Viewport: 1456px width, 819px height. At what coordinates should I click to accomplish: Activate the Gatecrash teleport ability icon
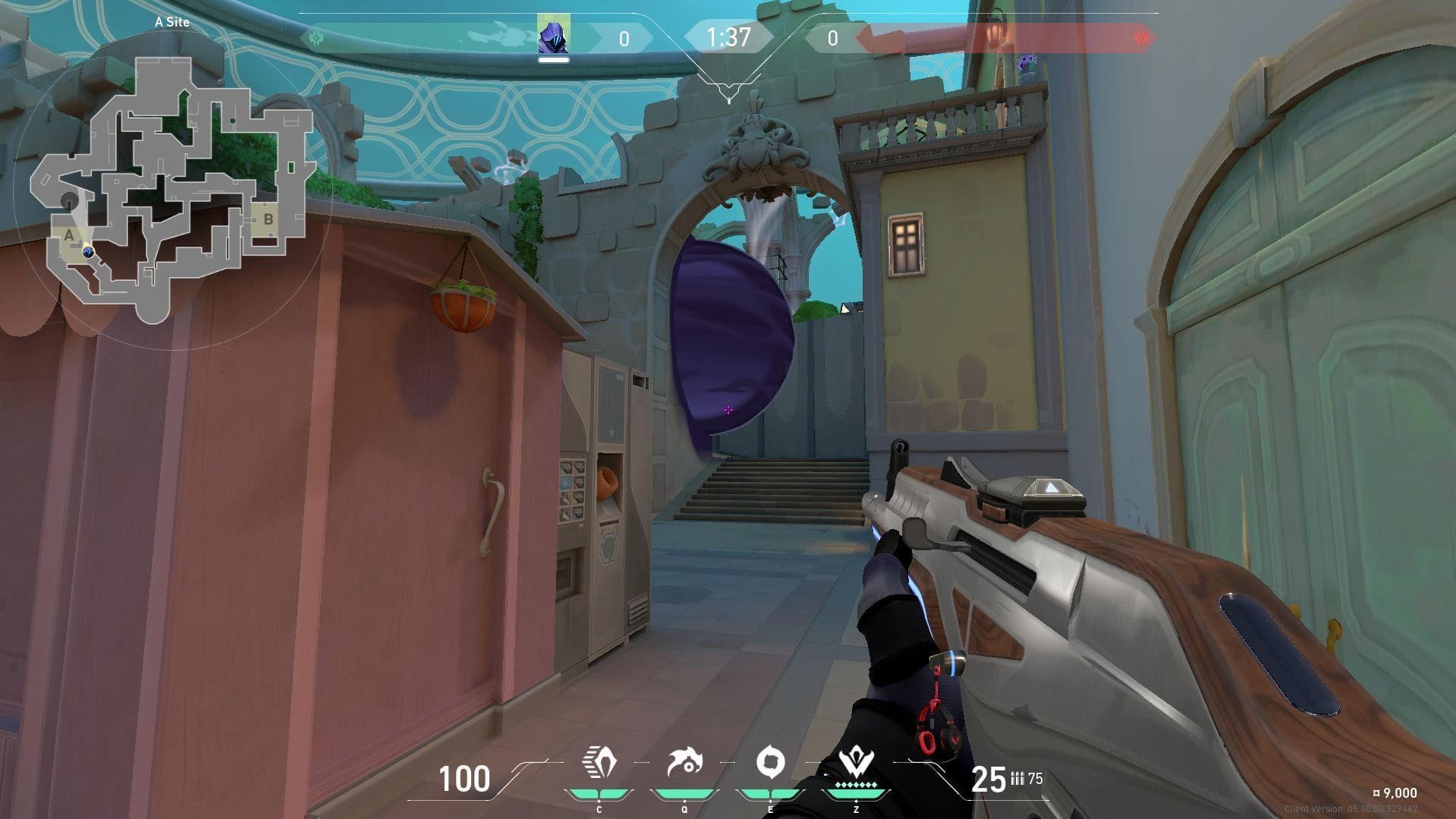tap(772, 761)
